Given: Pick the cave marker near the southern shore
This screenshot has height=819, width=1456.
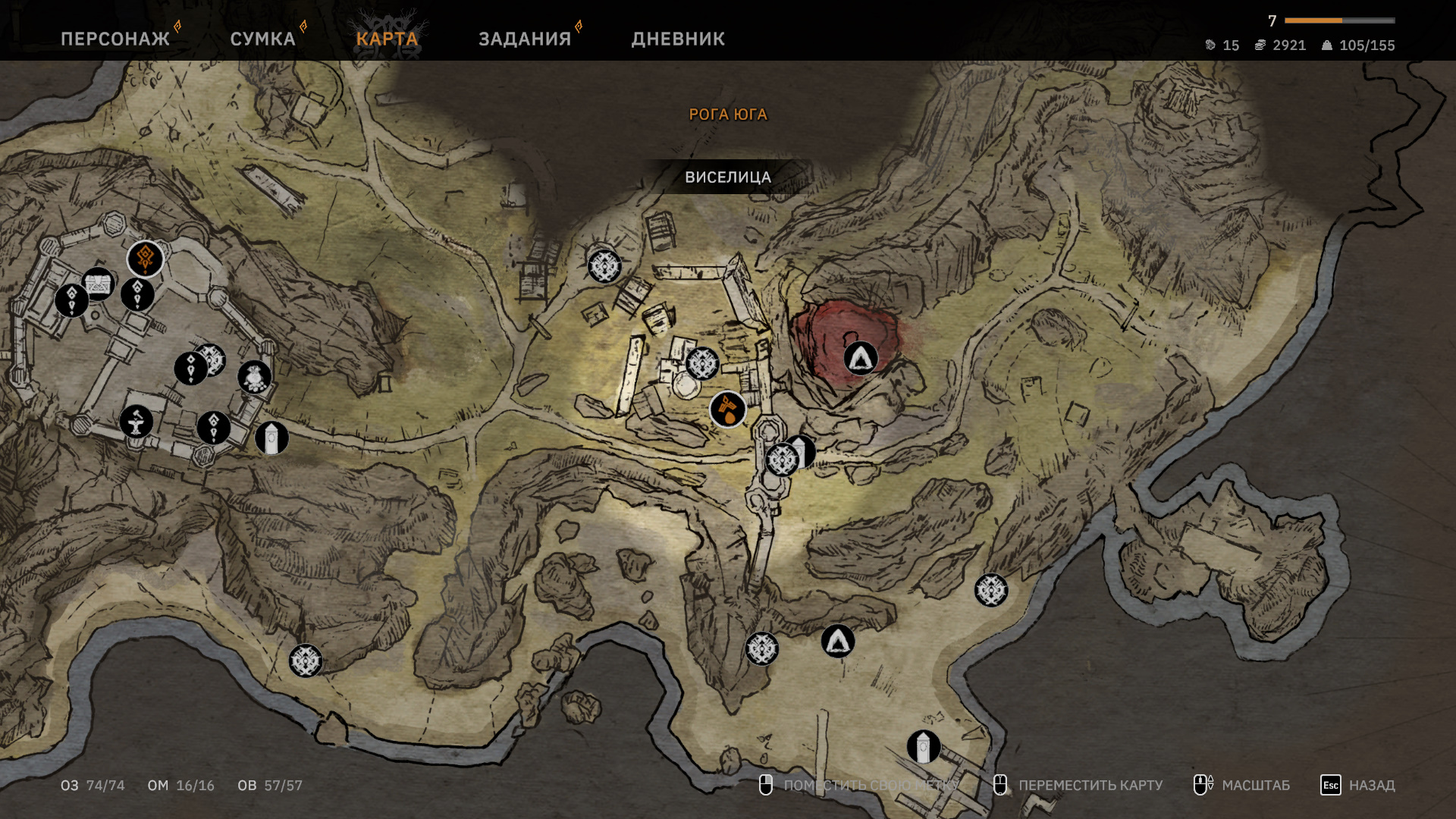Looking at the screenshot, I should [x=838, y=642].
